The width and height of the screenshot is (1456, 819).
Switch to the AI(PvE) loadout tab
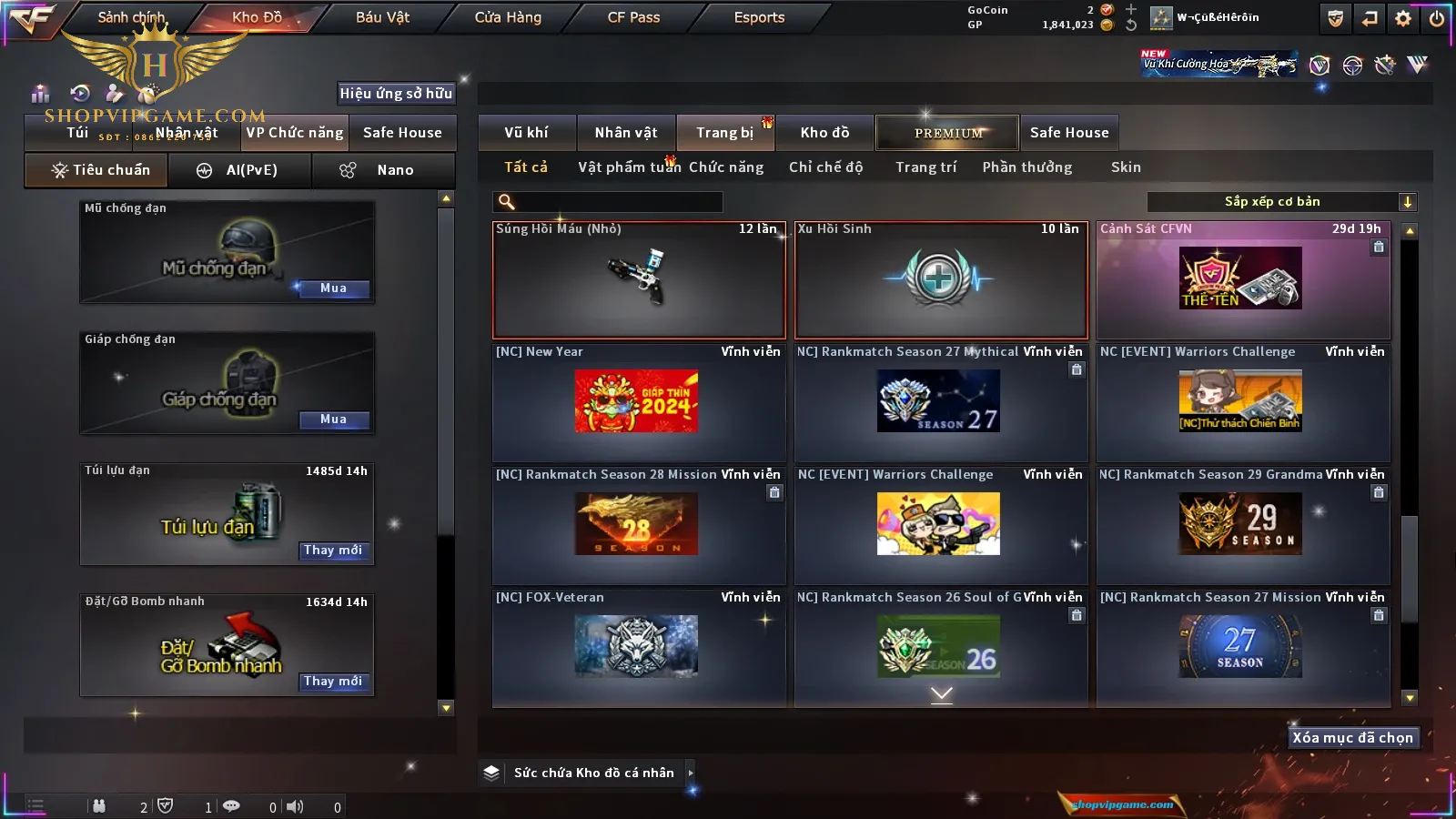point(239,170)
